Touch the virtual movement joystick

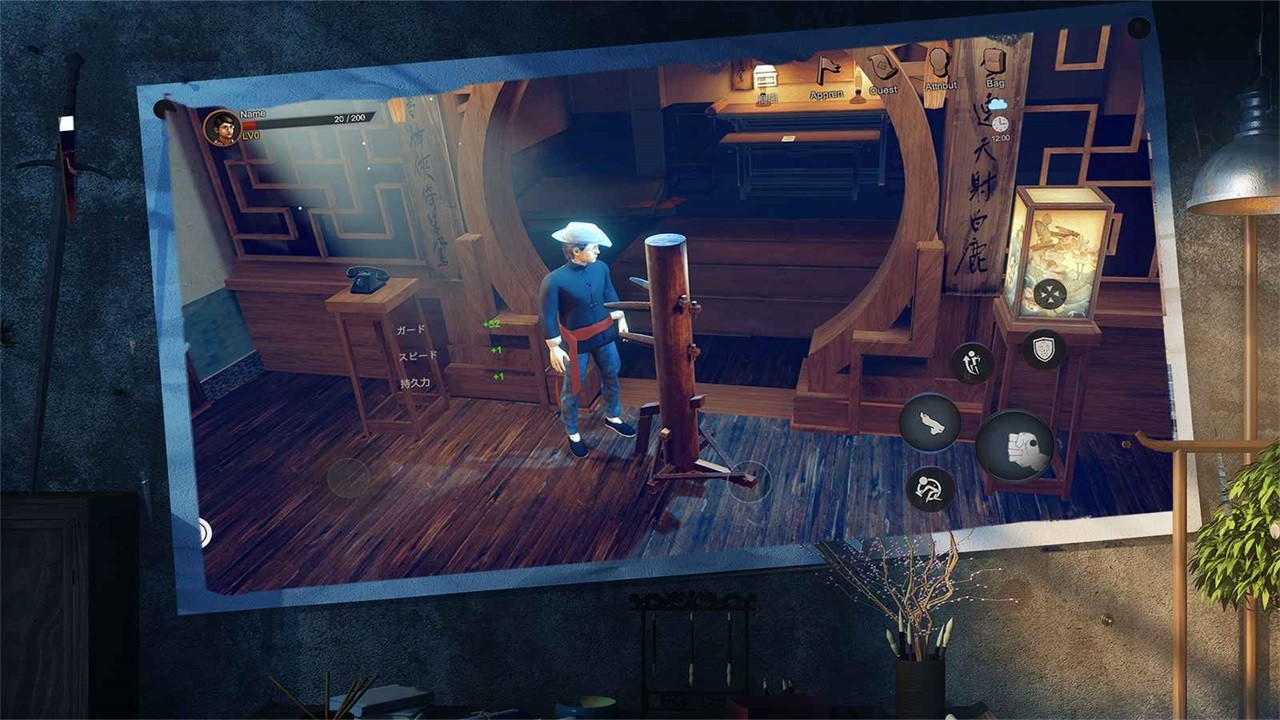point(349,477)
